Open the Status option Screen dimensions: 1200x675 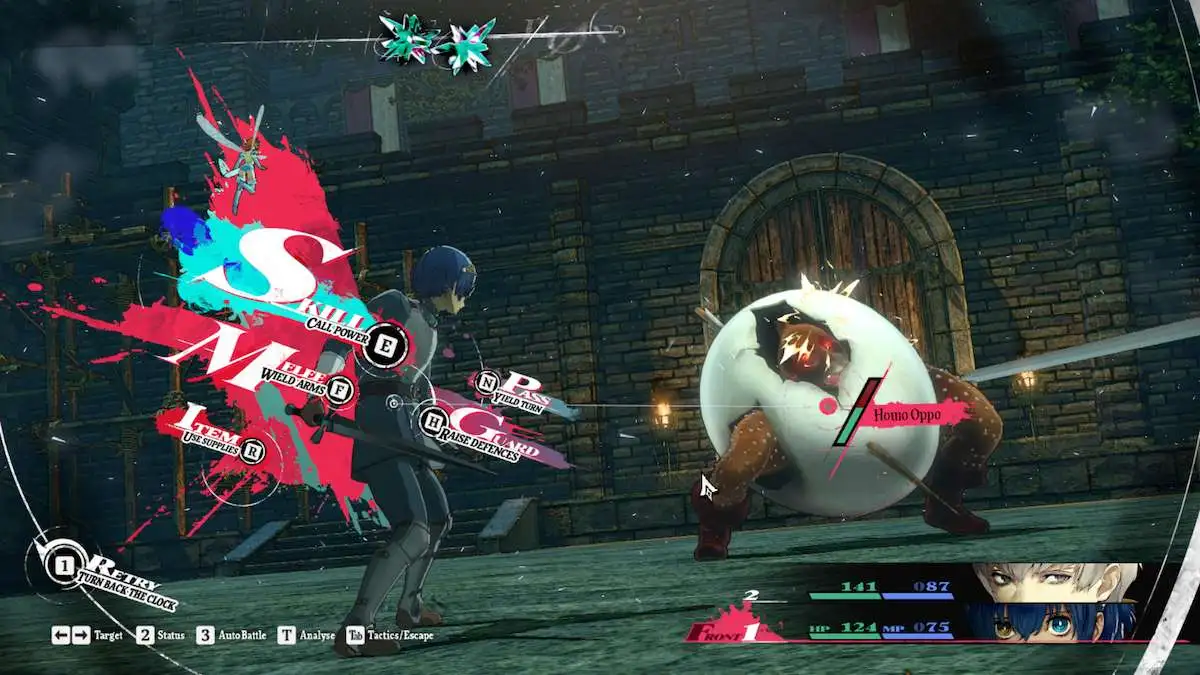[x=160, y=635]
